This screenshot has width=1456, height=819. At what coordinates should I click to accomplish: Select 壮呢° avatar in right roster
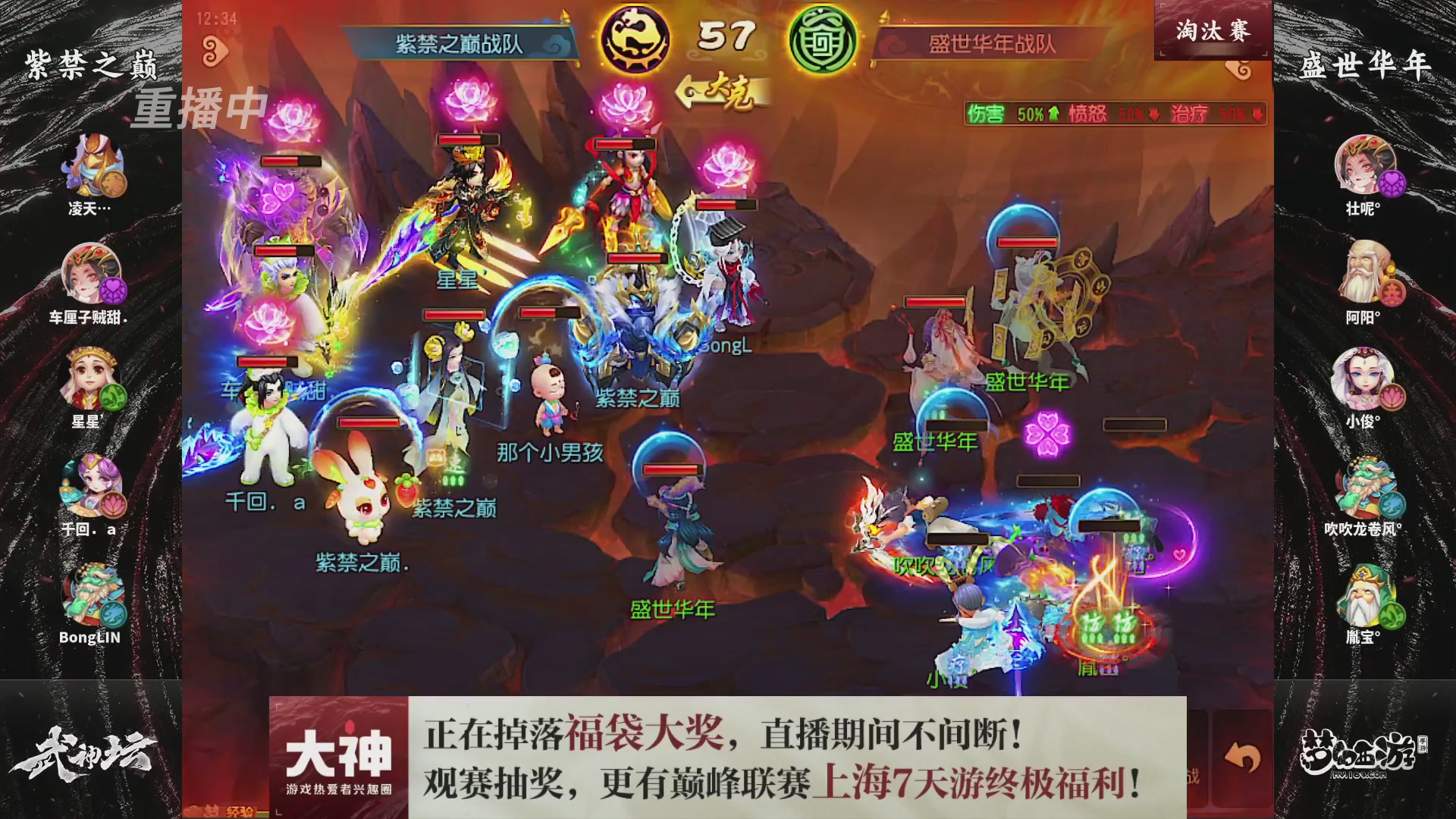[1365, 167]
